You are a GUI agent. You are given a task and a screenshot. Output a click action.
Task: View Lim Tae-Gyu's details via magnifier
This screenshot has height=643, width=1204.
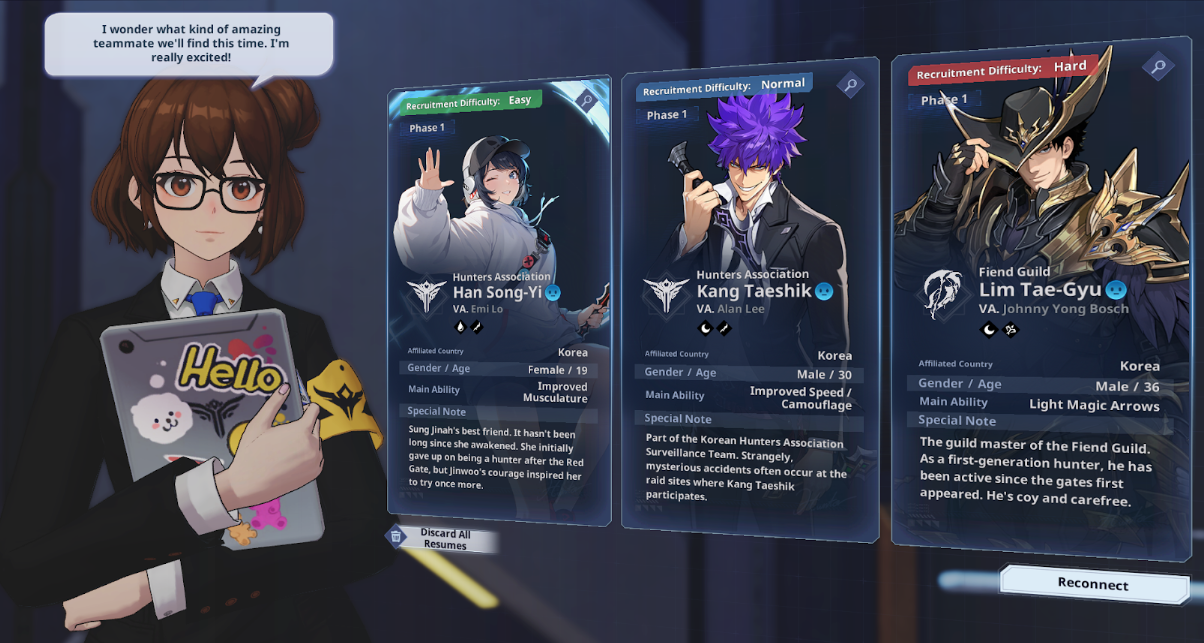click(1158, 67)
